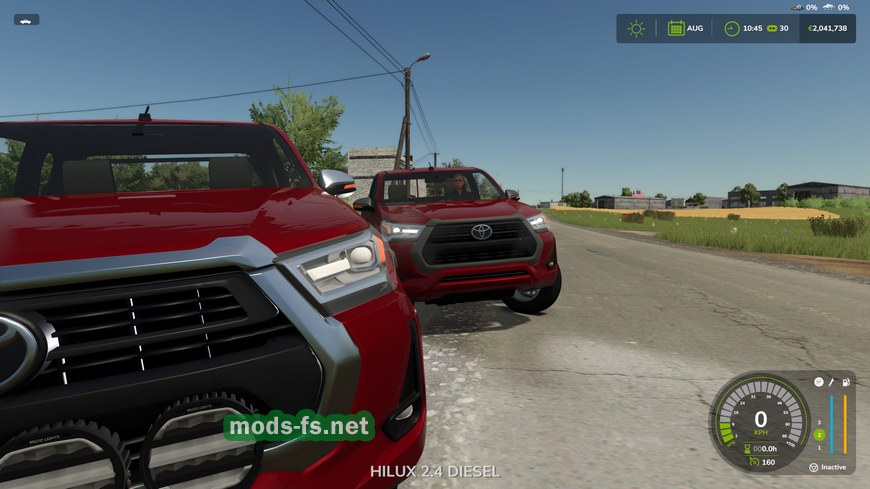Toggle the steering wheel Inactive indicator
The width and height of the screenshot is (870, 489).
click(814, 467)
